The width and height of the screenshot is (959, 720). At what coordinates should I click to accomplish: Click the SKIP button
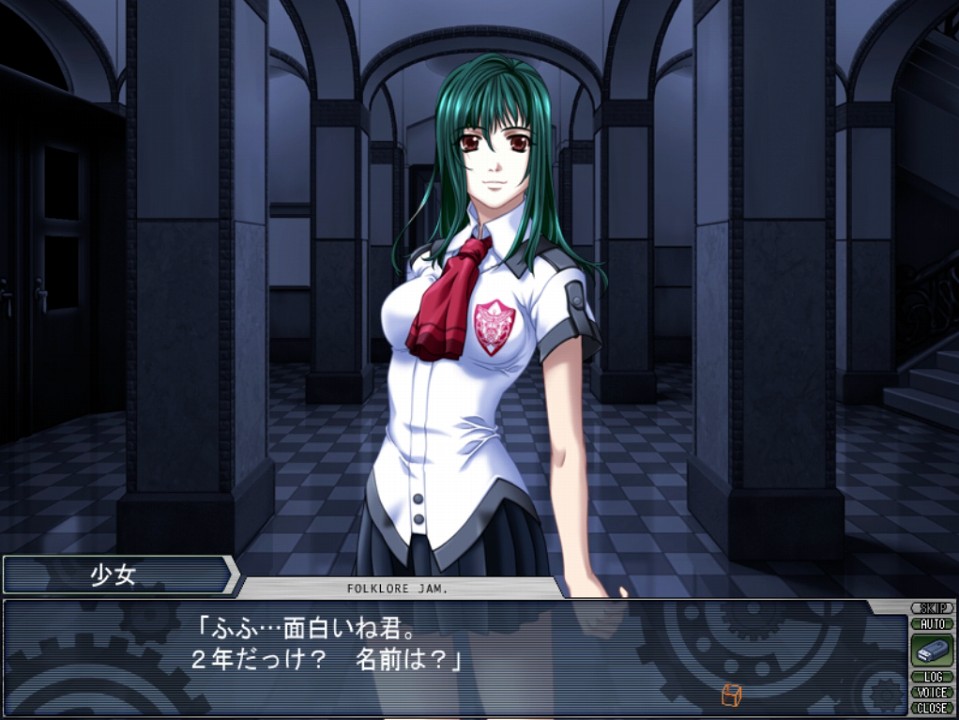pyautogui.click(x=932, y=608)
